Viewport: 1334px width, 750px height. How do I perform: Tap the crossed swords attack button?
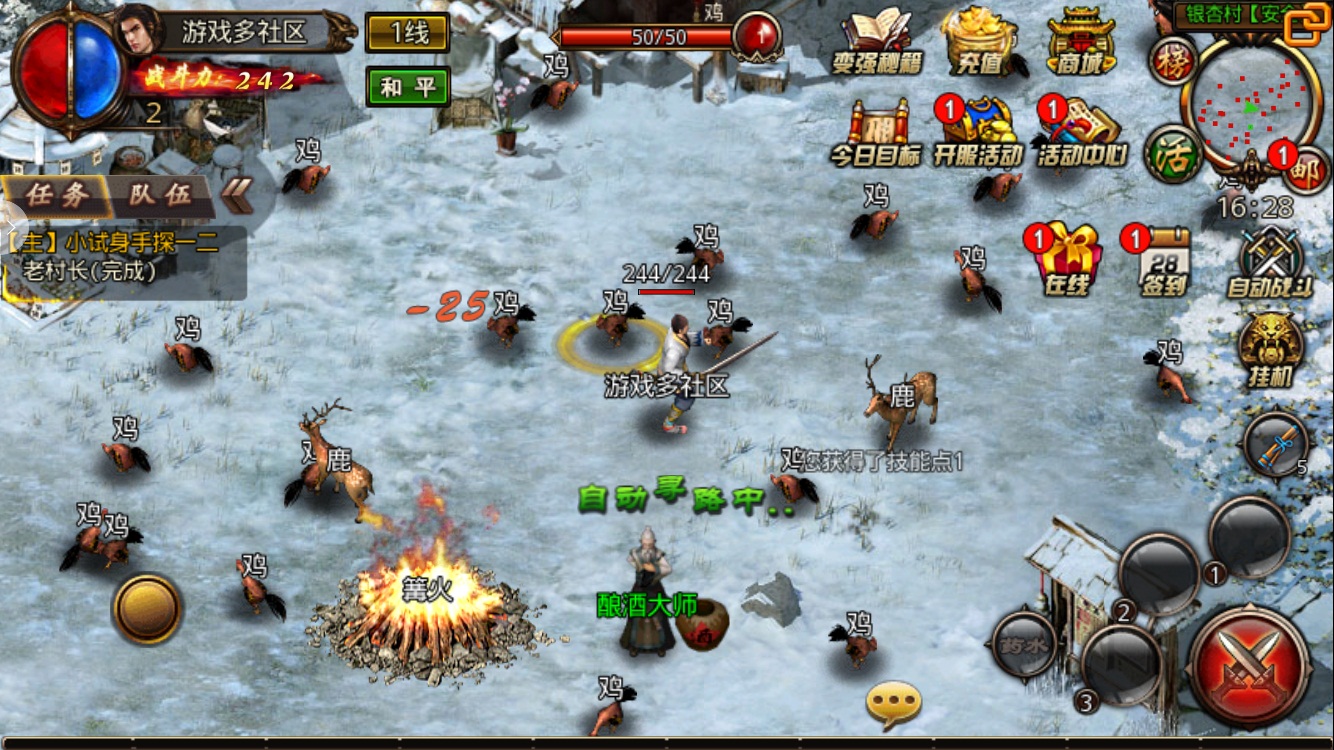pyautogui.click(x=1250, y=668)
